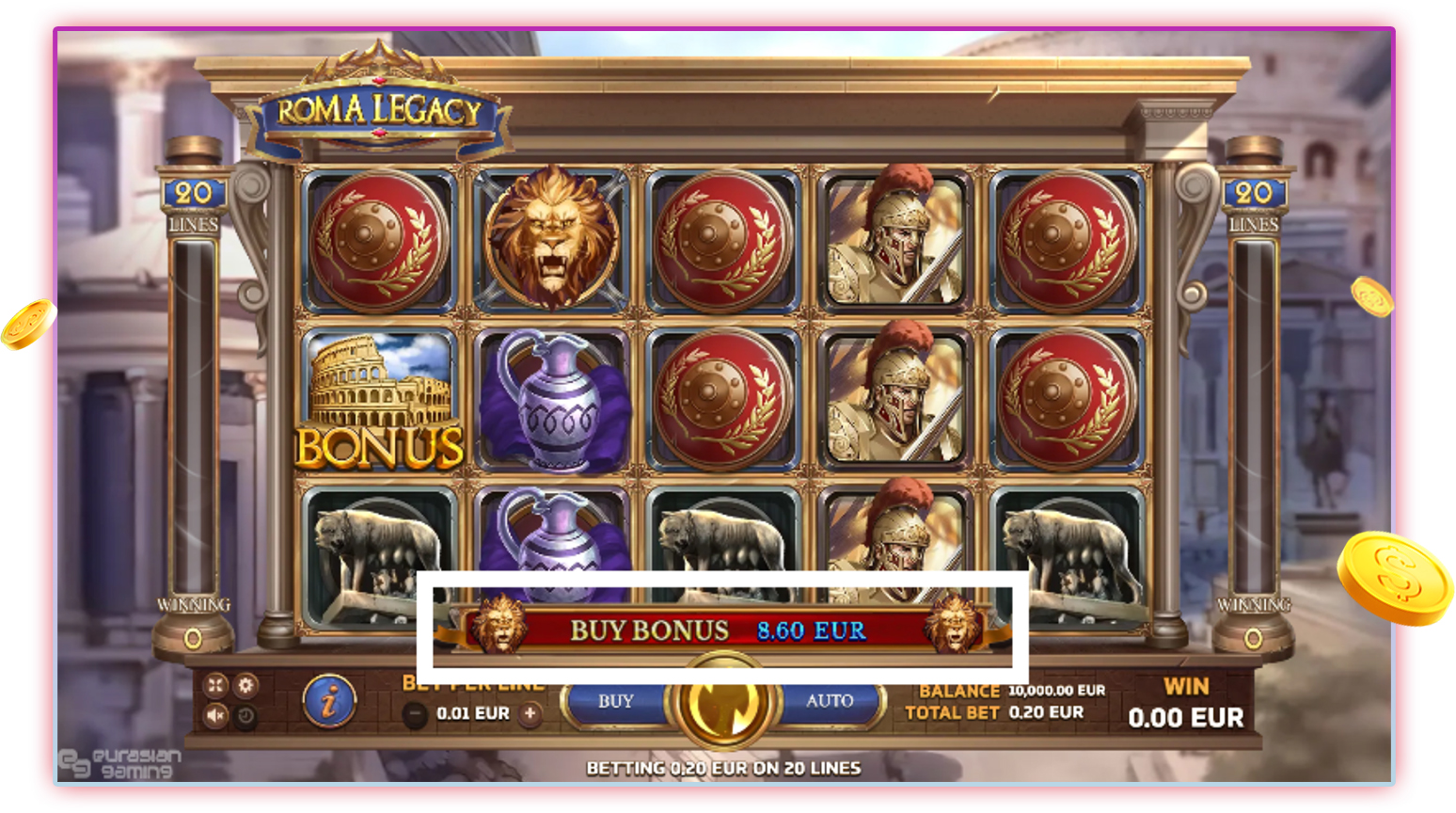Increase bet per line with the plus button
The image size is (1456, 813).
tap(530, 712)
